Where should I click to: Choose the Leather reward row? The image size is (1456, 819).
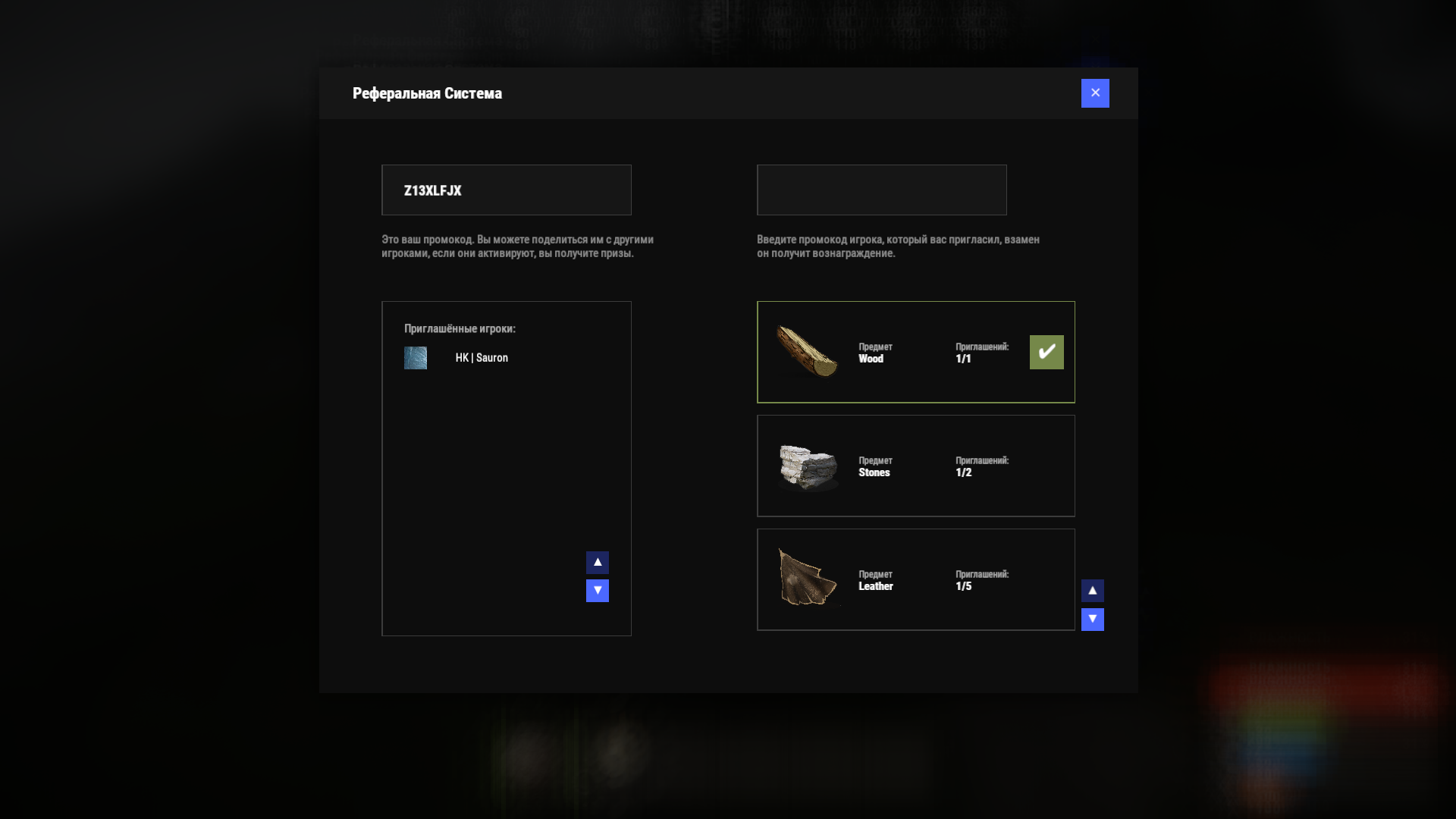(915, 580)
